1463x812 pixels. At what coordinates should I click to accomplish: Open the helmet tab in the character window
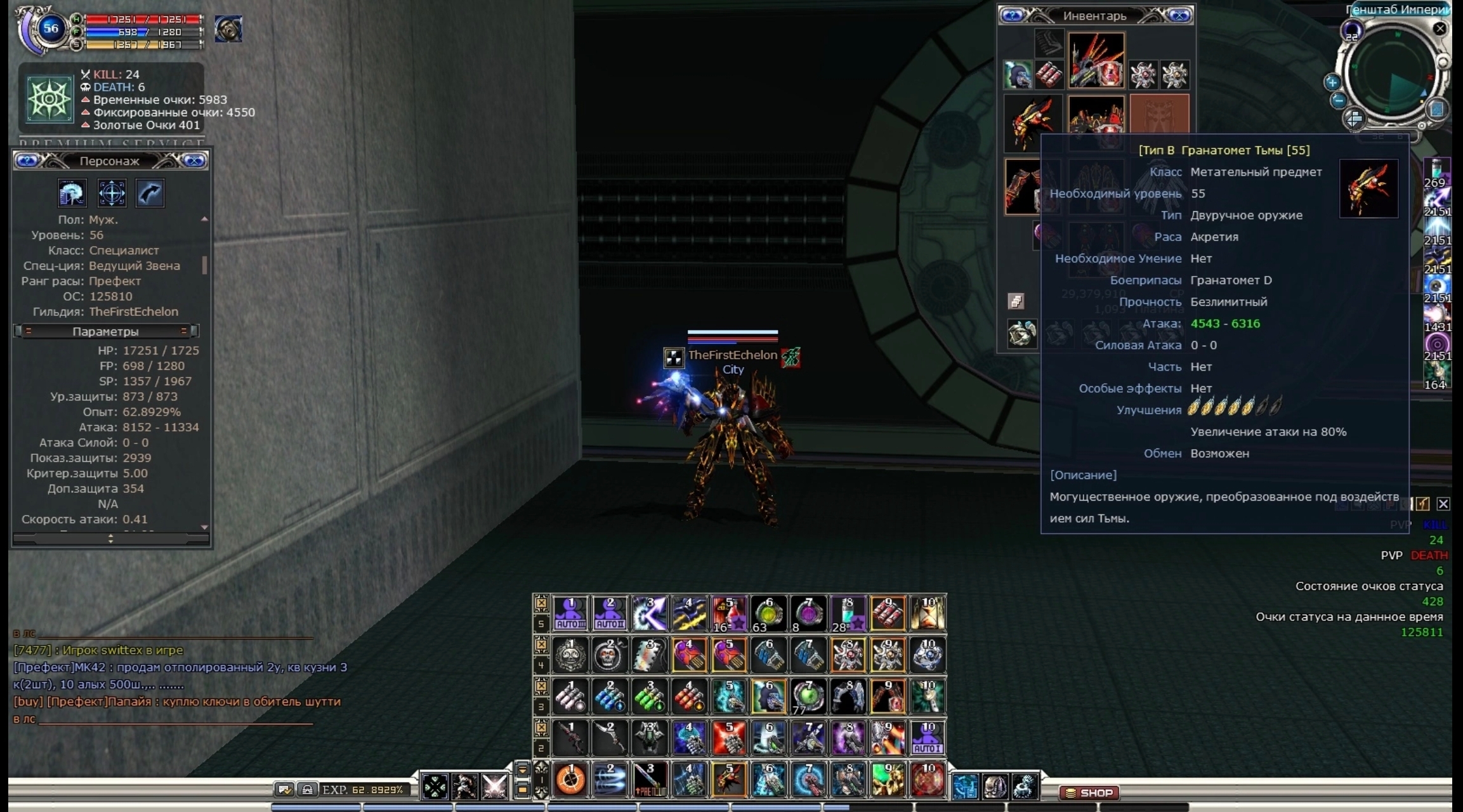point(72,193)
